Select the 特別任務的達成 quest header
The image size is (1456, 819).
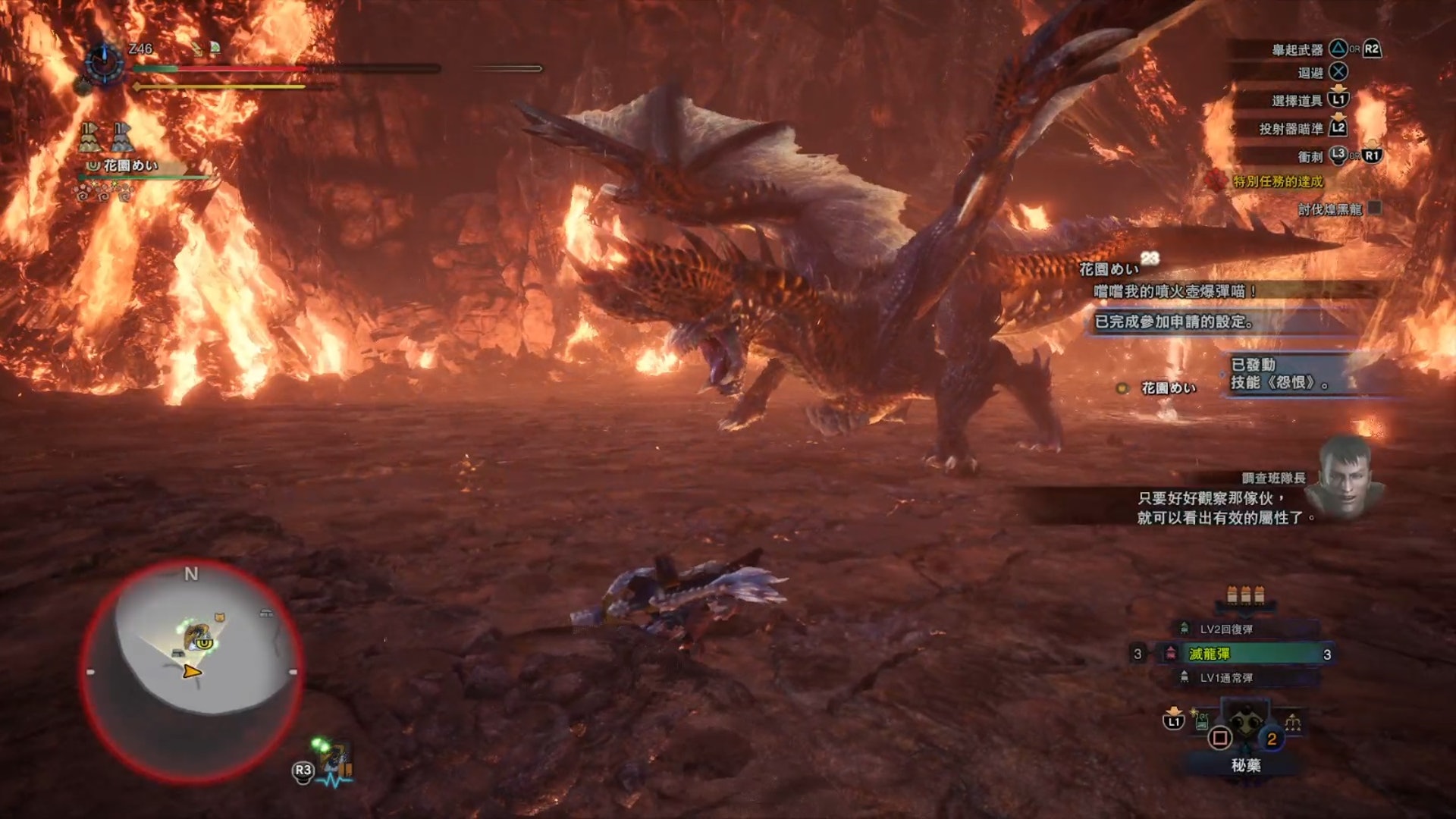pyautogui.click(x=1277, y=181)
